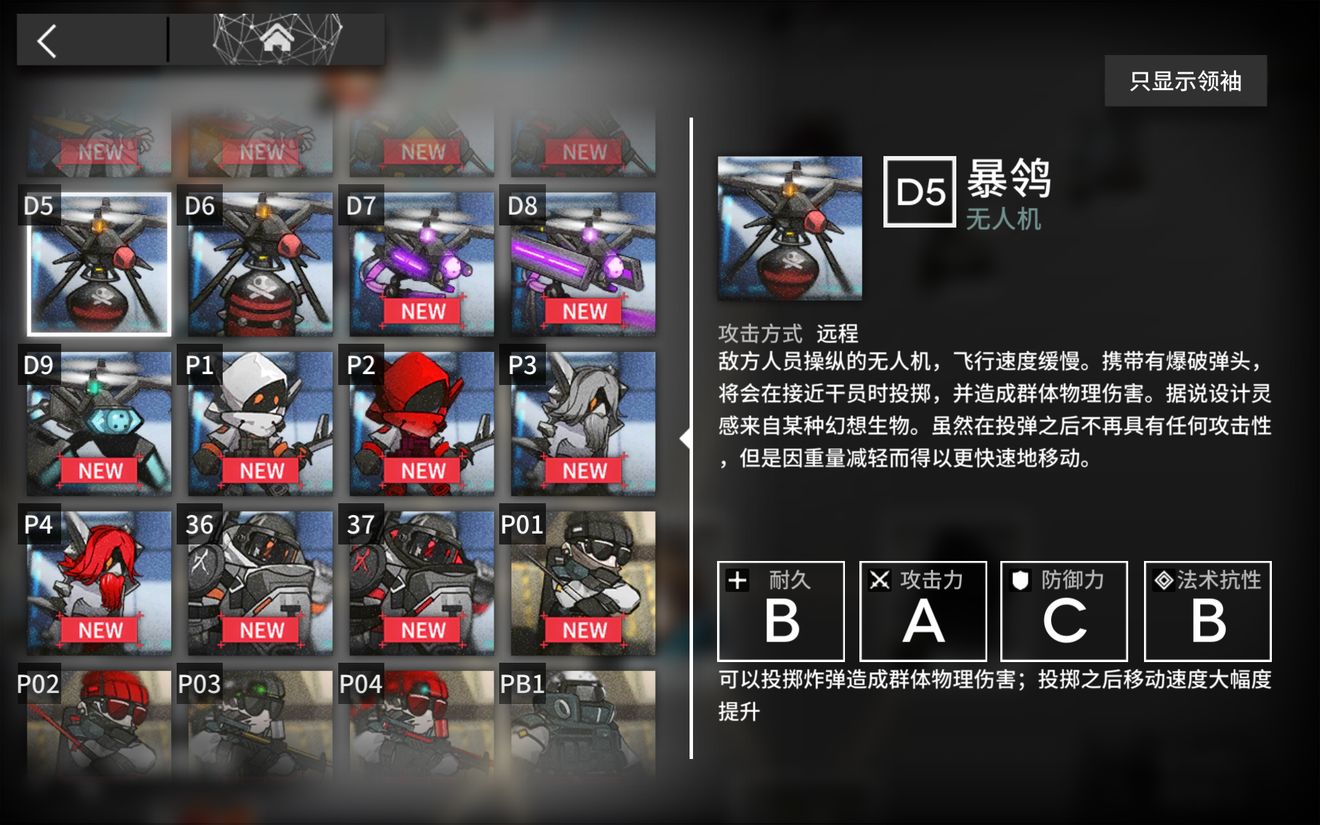This screenshot has height=825, width=1320.
Task: Toggle the 只显示领袖 filter
Action: pyautogui.click(x=1185, y=81)
